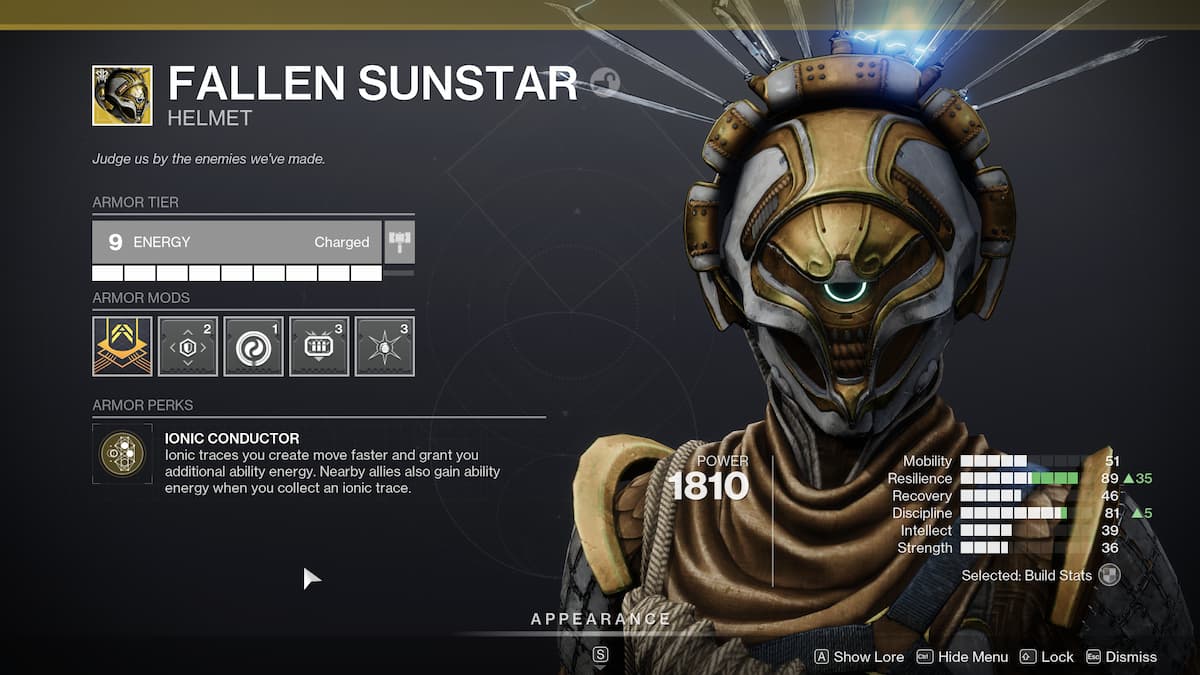
Task: Lock the Fallen Sunstar helmet
Action: pyautogui.click(x=1046, y=657)
